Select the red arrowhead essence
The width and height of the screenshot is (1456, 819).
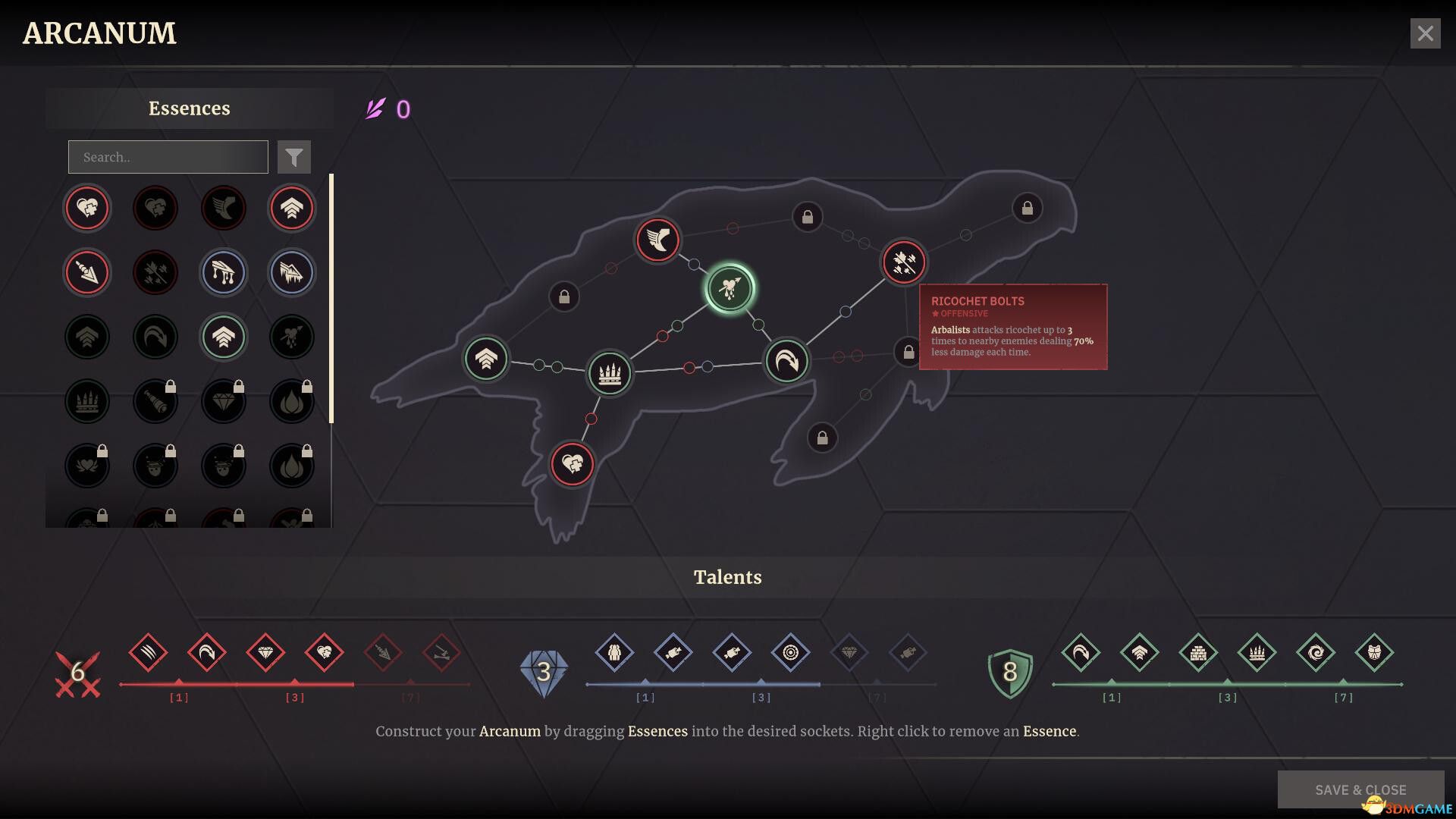click(x=87, y=272)
